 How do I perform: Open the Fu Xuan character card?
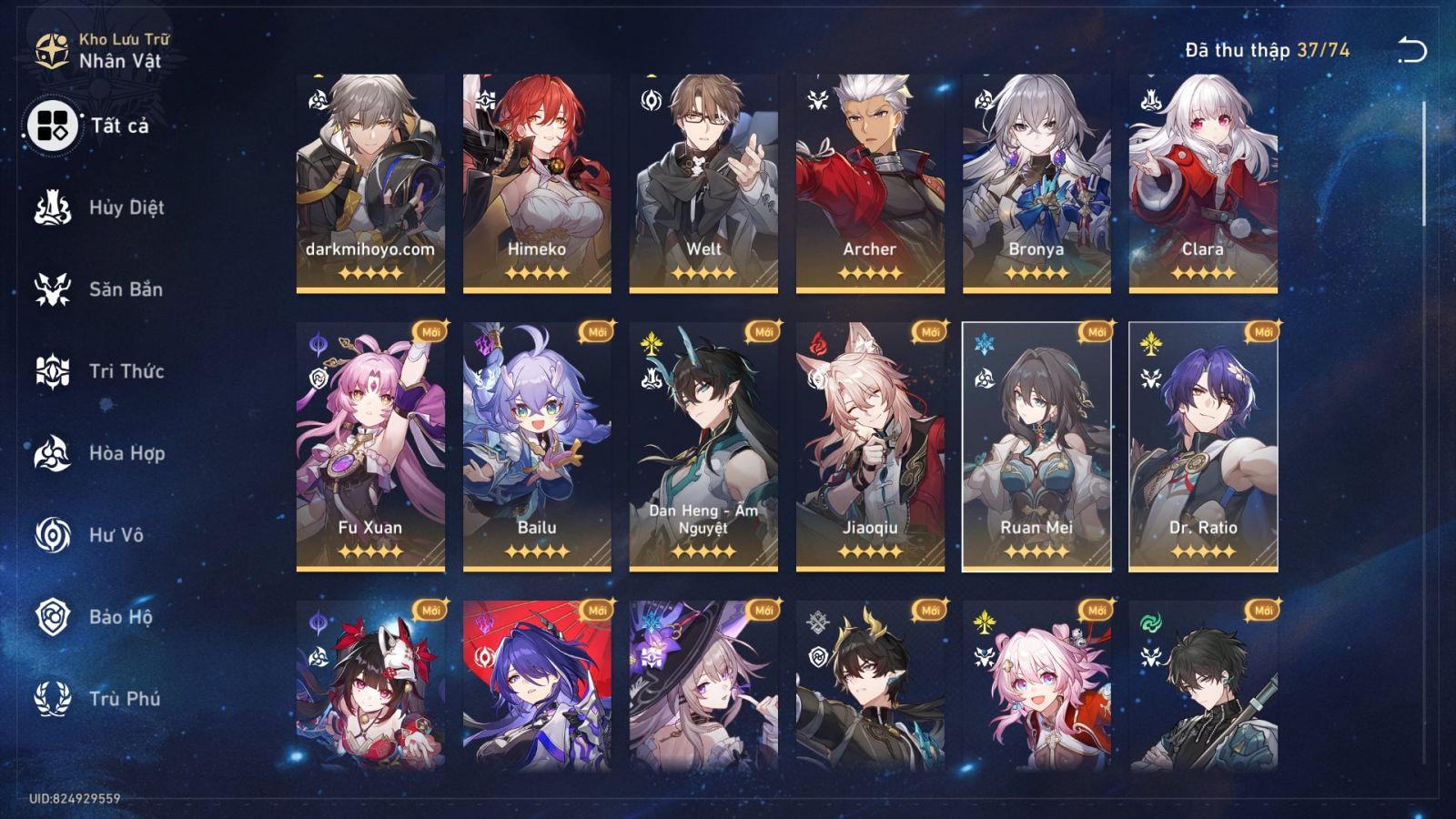368,446
